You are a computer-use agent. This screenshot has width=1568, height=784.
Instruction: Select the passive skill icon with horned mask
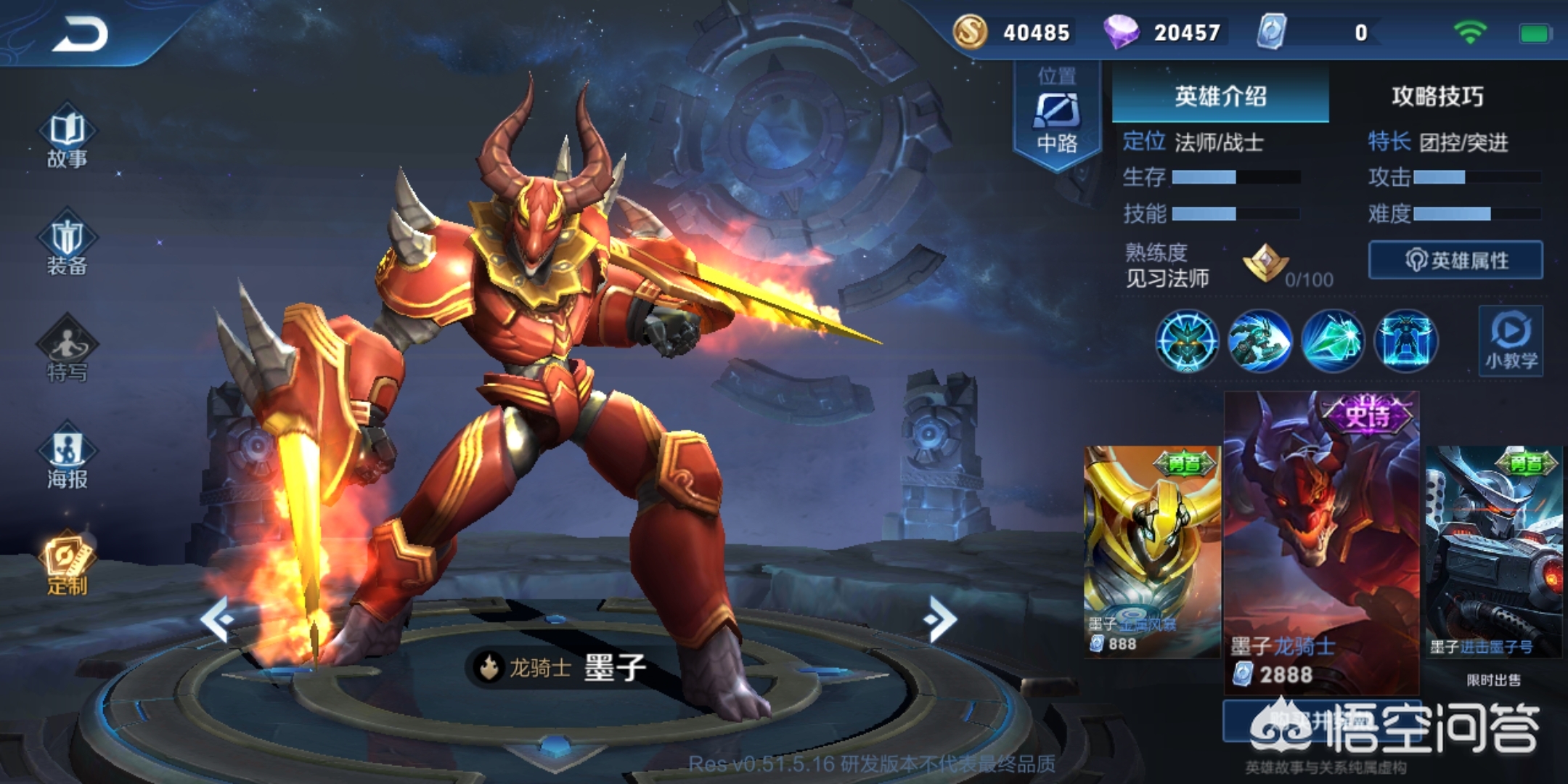click(1187, 341)
